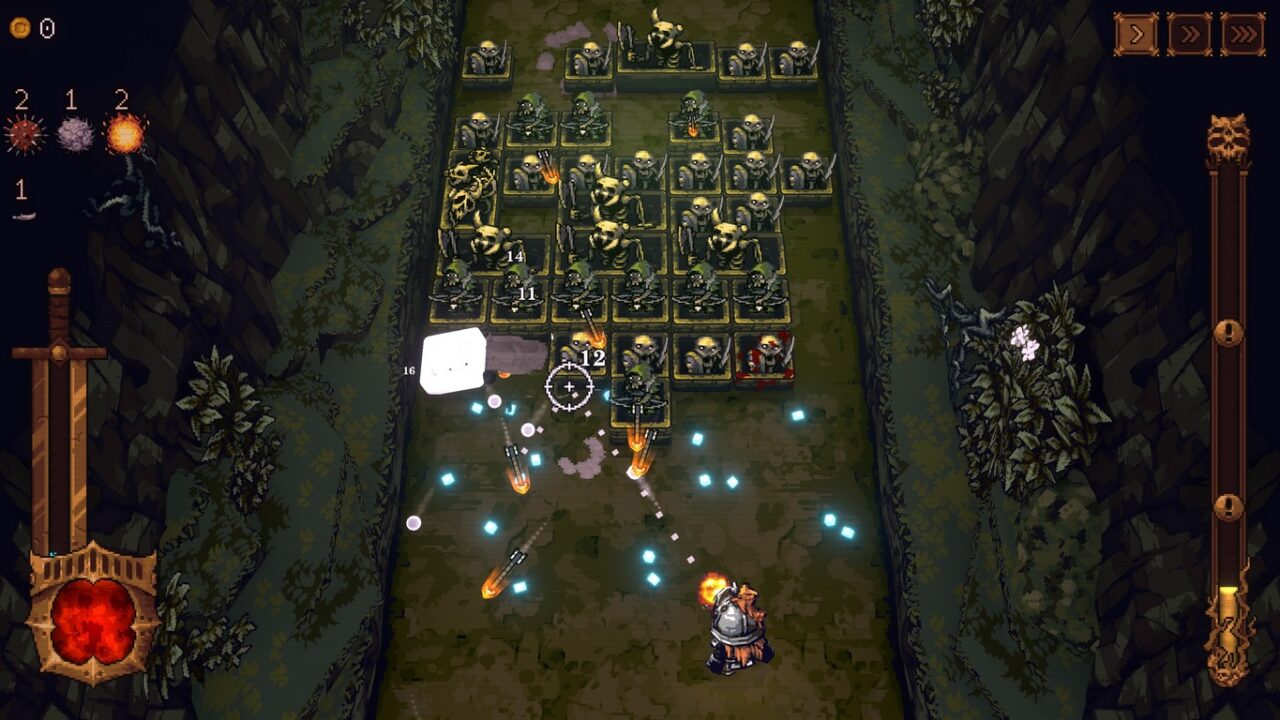Select the small dagger item icon

(x=24, y=215)
